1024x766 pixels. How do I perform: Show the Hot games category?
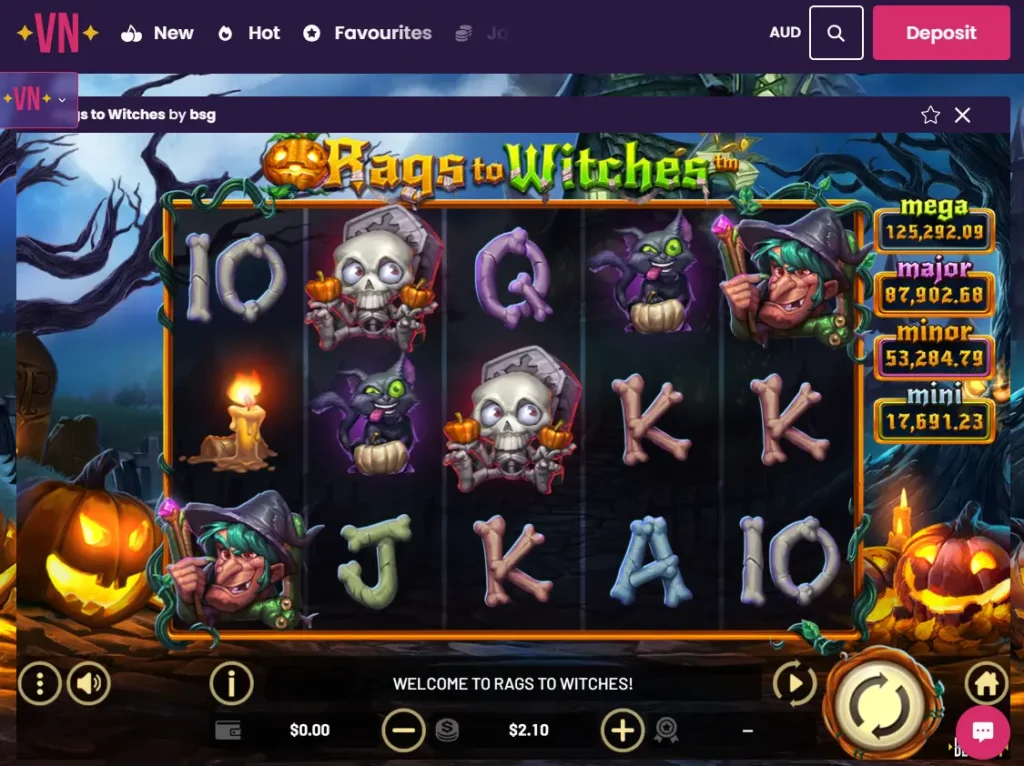249,33
